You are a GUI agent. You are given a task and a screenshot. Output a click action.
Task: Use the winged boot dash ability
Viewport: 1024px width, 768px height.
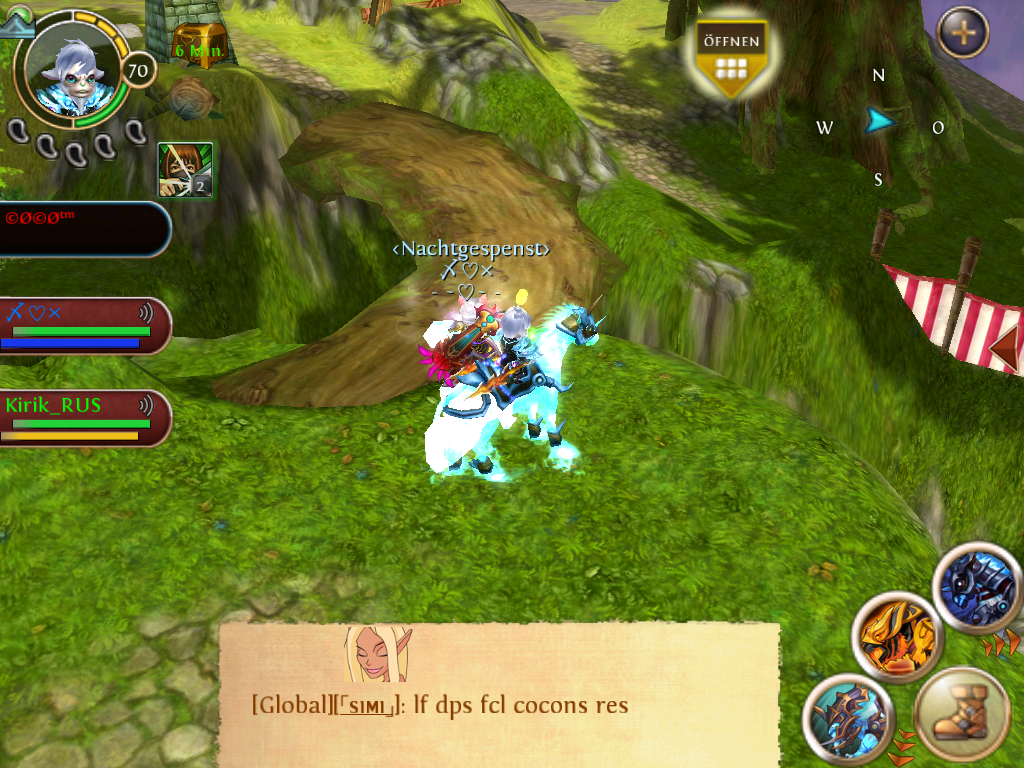961,716
